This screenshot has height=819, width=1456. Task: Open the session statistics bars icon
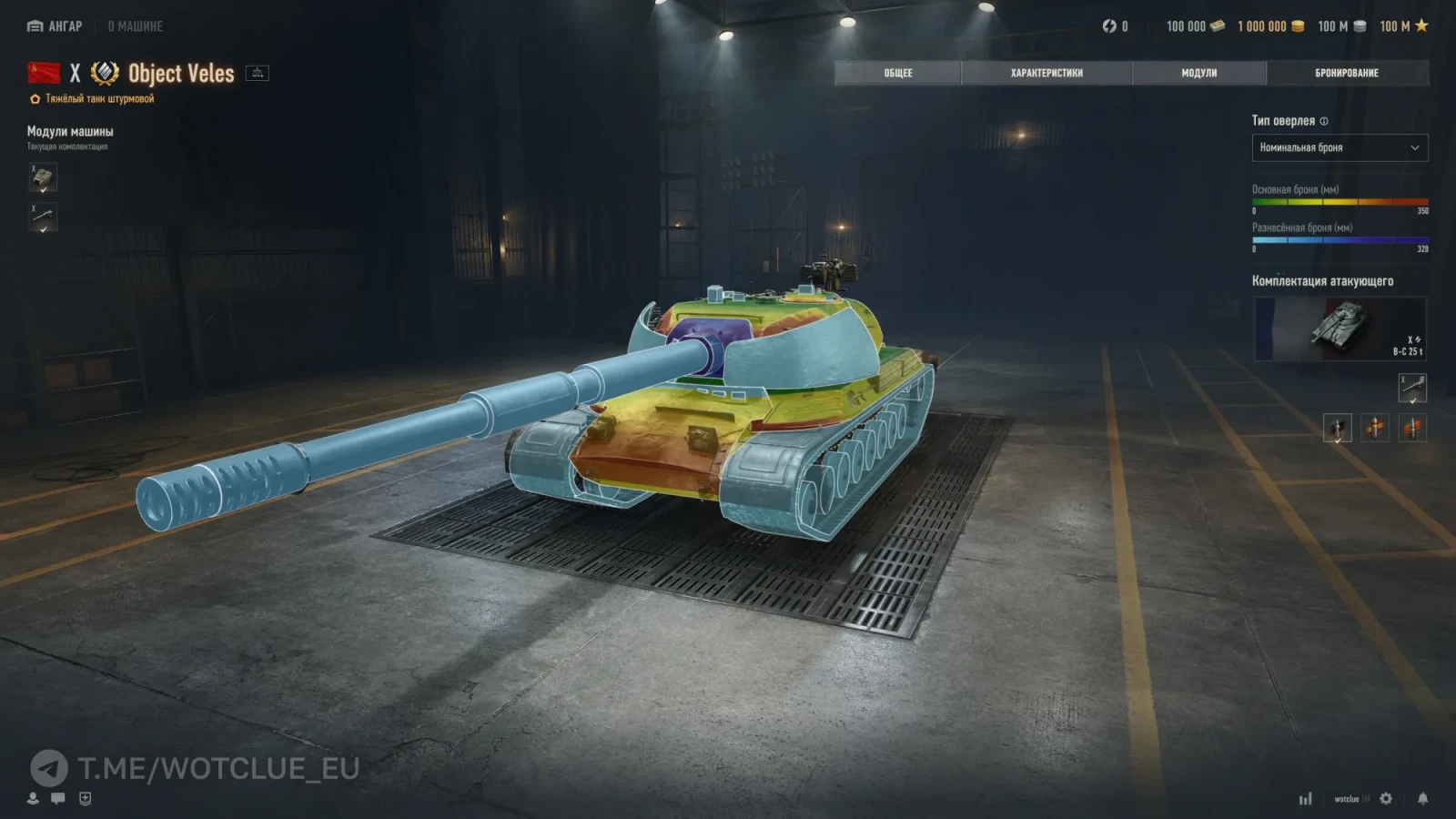pos(1306,798)
